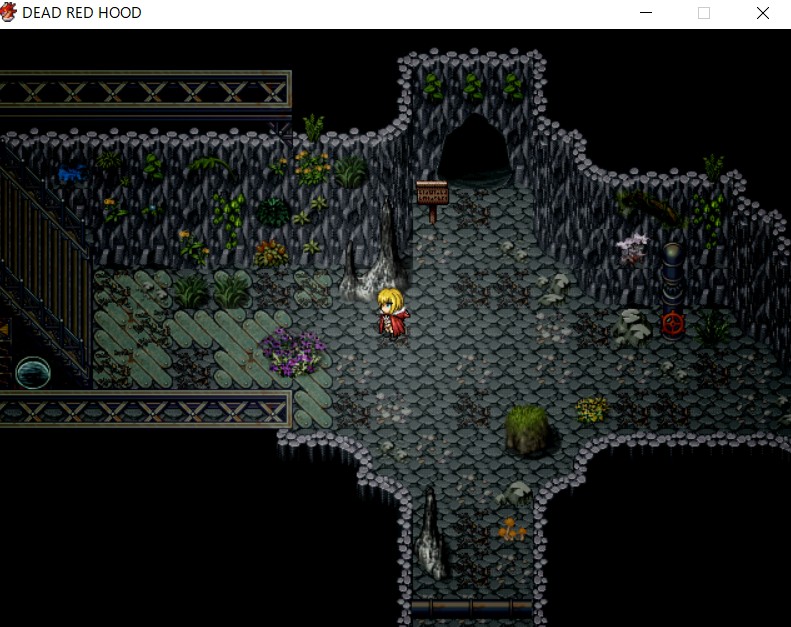Close the DEAD RED HOOD window
The height and width of the screenshot is (627, 791).
[763, 13]
